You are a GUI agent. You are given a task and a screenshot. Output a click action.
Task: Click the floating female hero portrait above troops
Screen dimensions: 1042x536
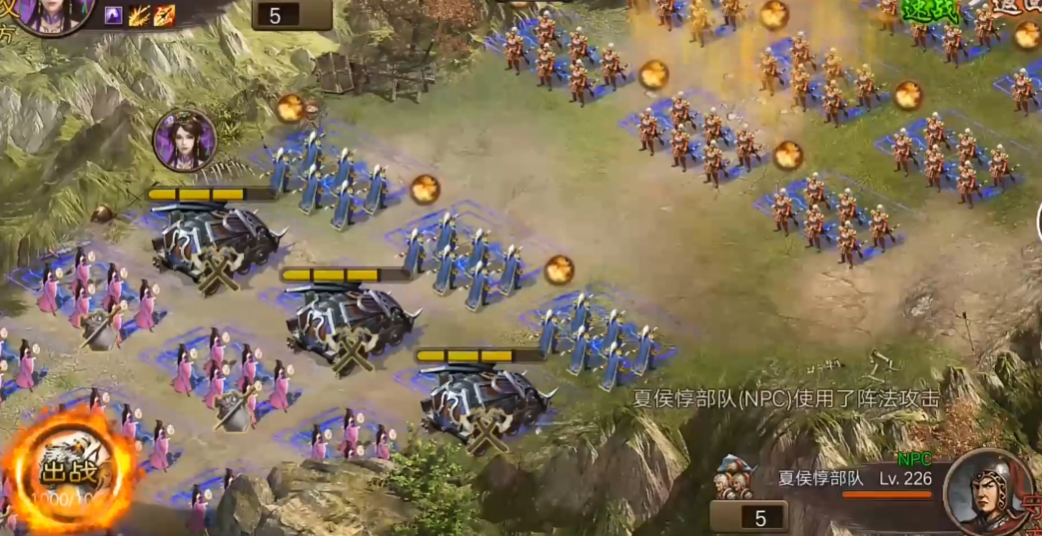pyautogui.click(x=184, y=140)
